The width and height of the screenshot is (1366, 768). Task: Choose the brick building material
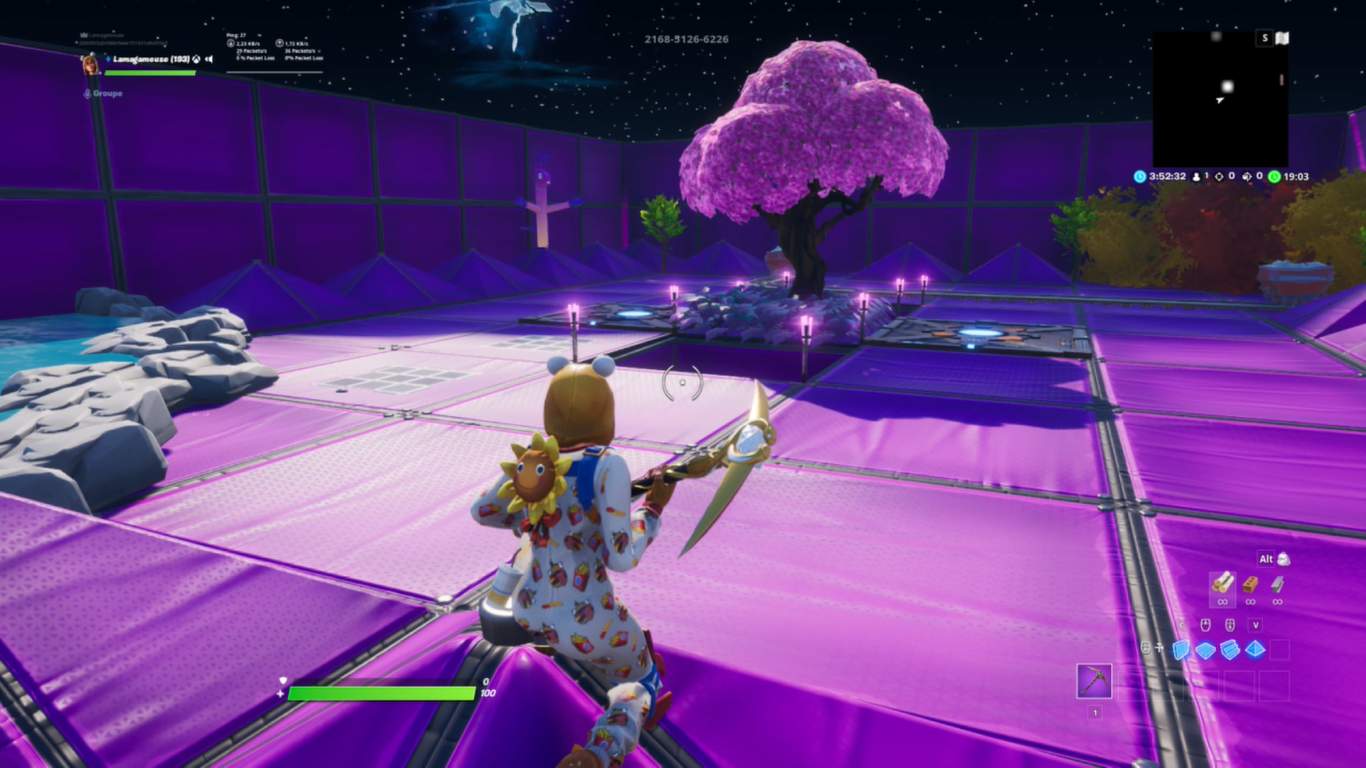coord(1250,584)
